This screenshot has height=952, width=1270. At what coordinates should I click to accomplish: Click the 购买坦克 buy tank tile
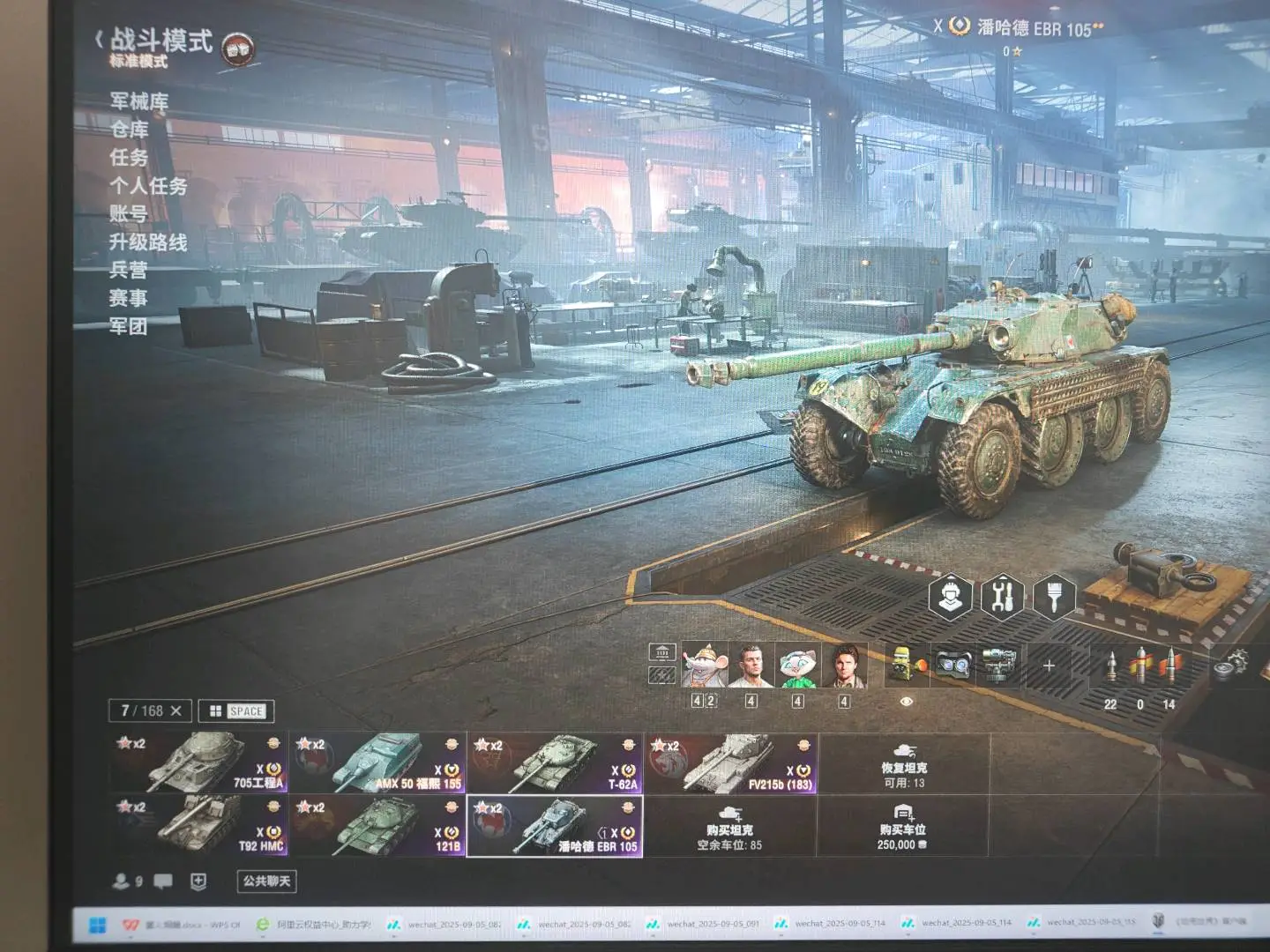[x=729, y=827]
